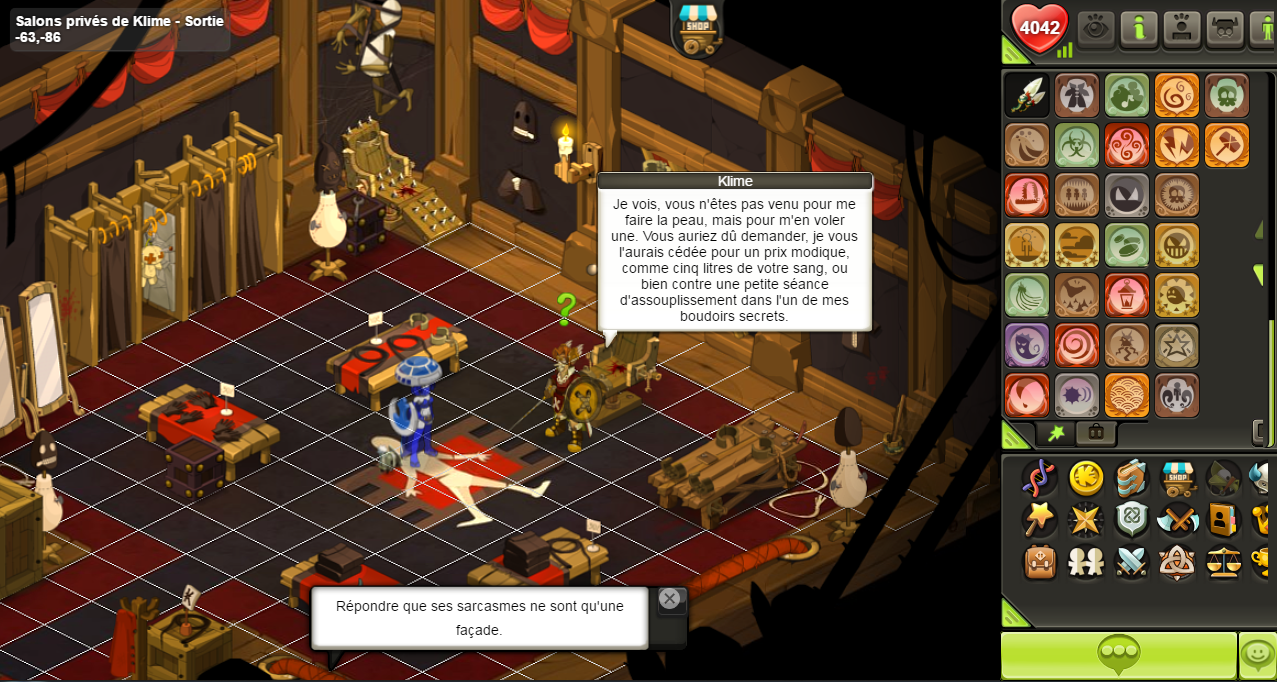
Task: Open the alignment golden scales icon
Action: click(x=1224, y=562)
